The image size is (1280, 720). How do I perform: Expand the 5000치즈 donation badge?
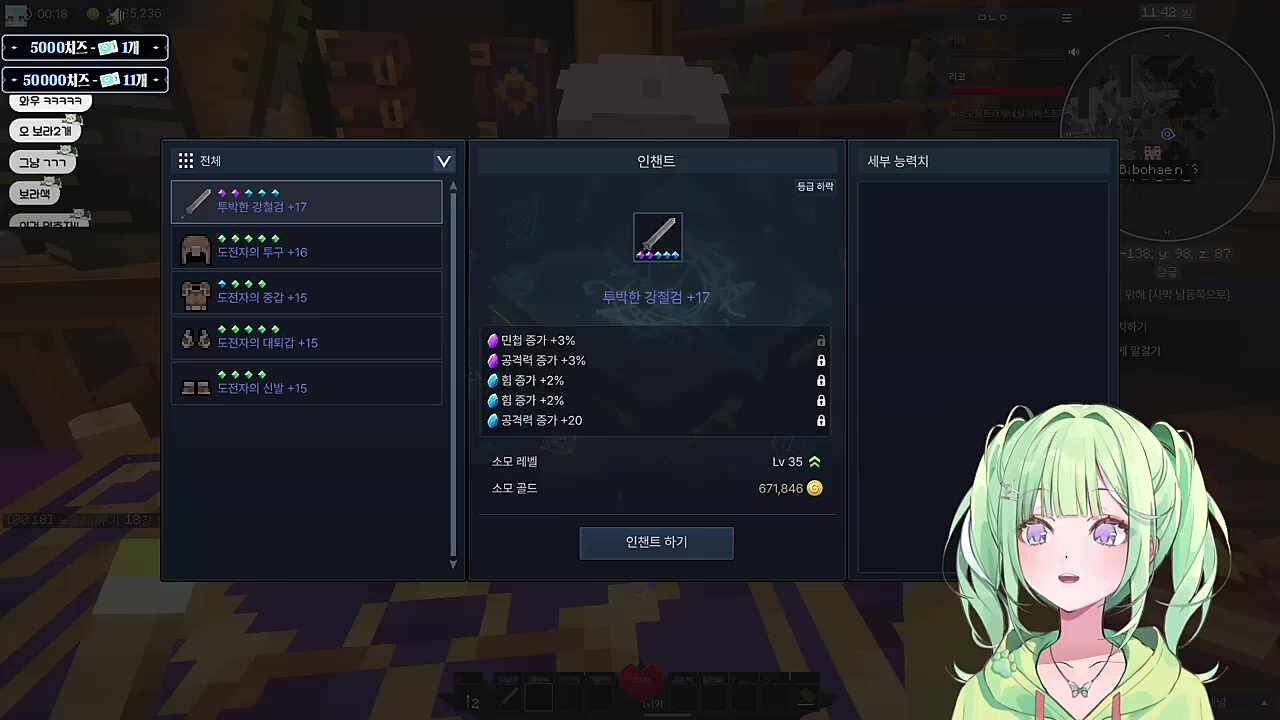tap(156, 47)
